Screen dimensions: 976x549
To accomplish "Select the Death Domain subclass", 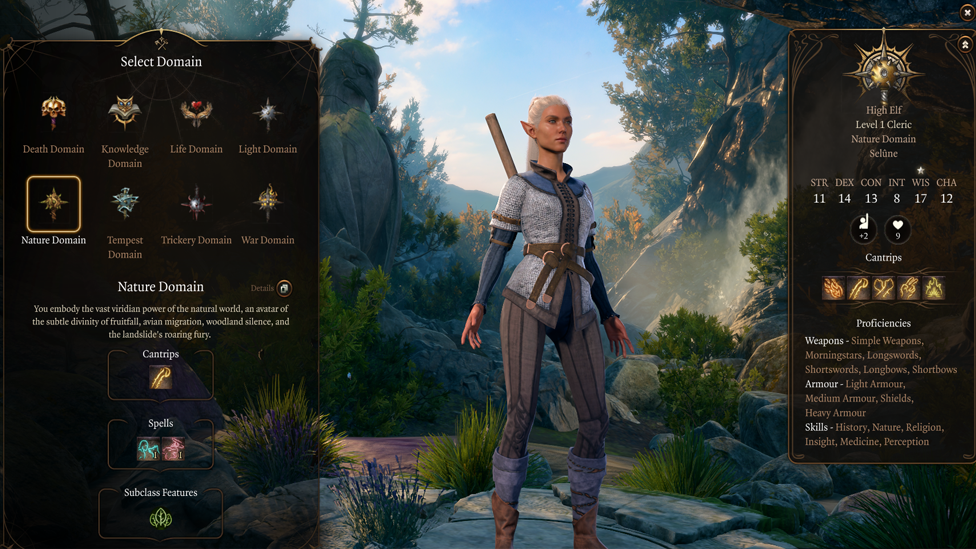I will [53, 113].
